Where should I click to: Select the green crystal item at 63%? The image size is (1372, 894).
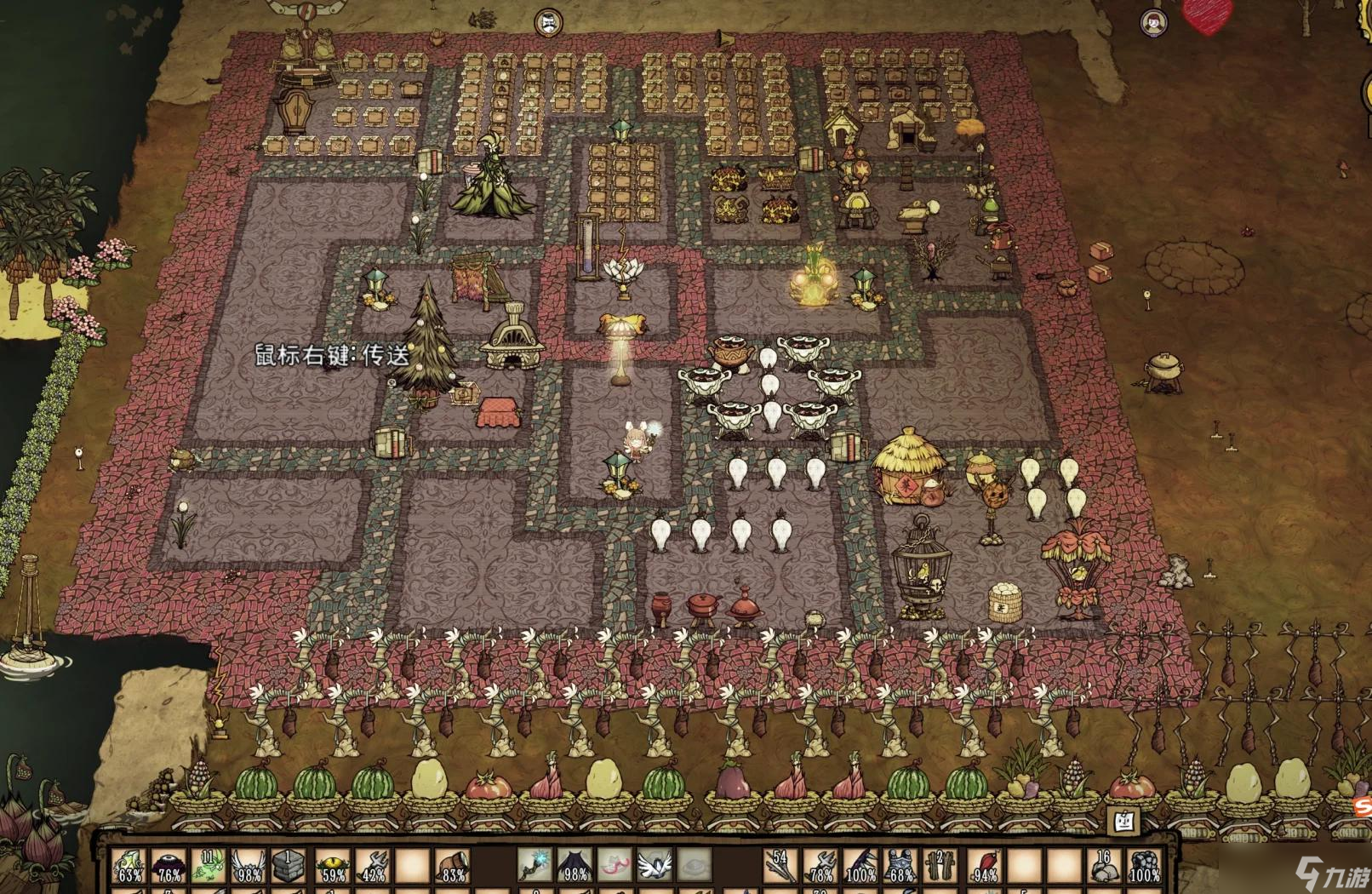(130, 866)
